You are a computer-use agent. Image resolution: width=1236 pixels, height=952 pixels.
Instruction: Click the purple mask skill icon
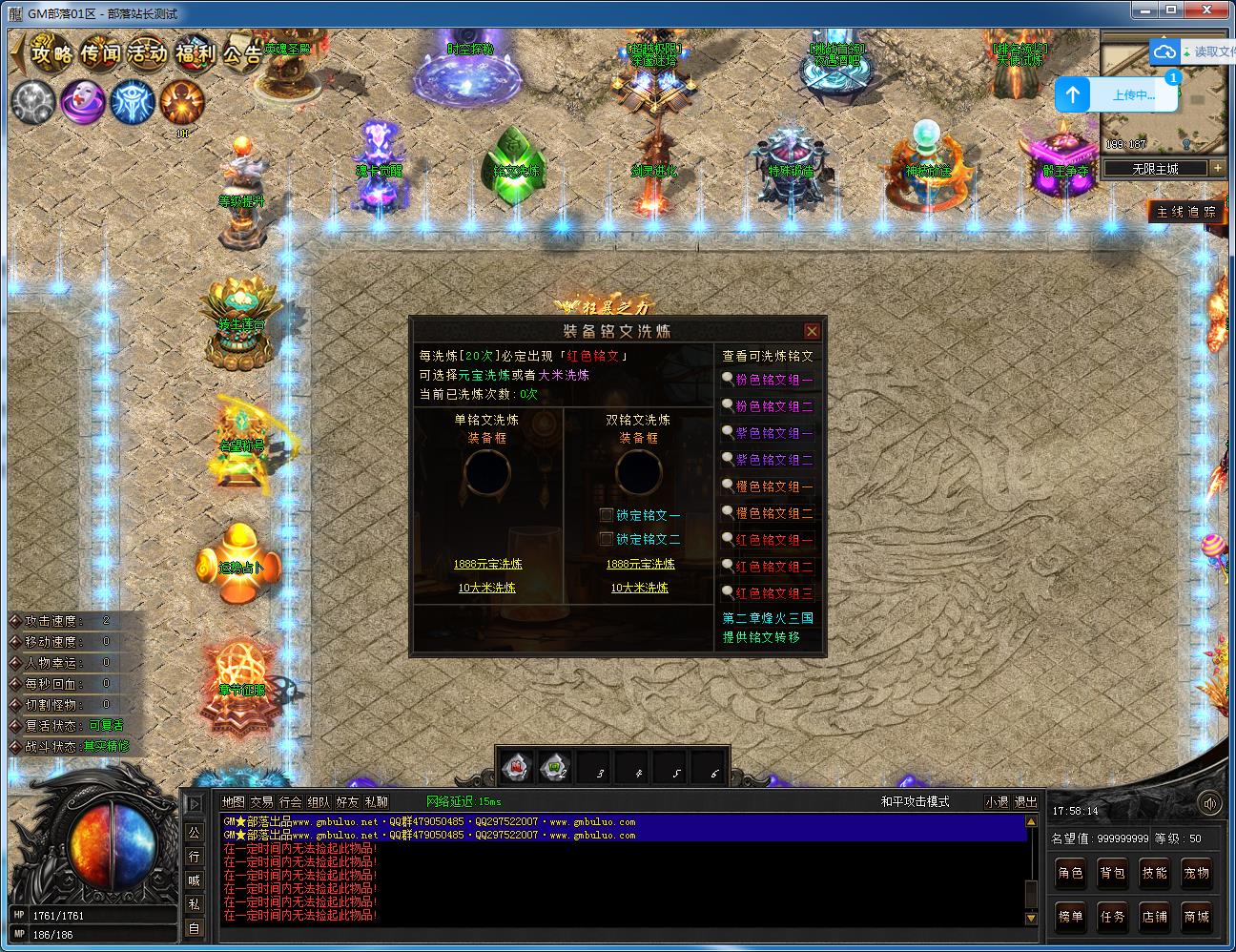point(83,101)
